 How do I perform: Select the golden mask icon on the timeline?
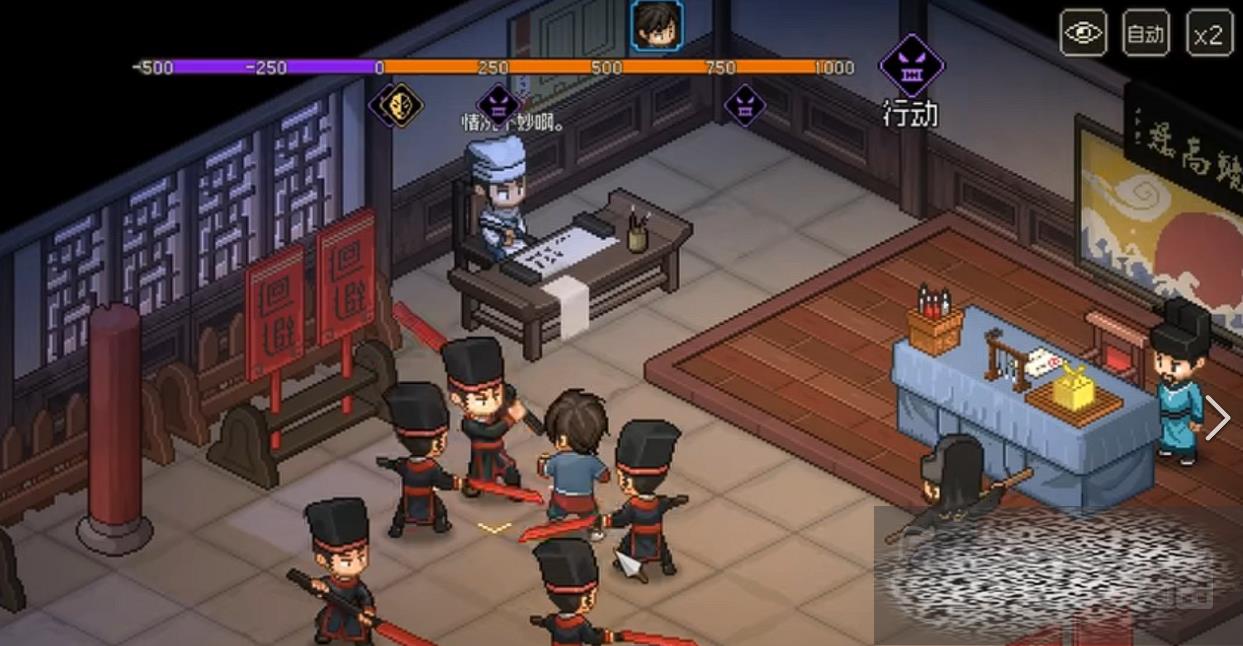[x=402, y=104]
